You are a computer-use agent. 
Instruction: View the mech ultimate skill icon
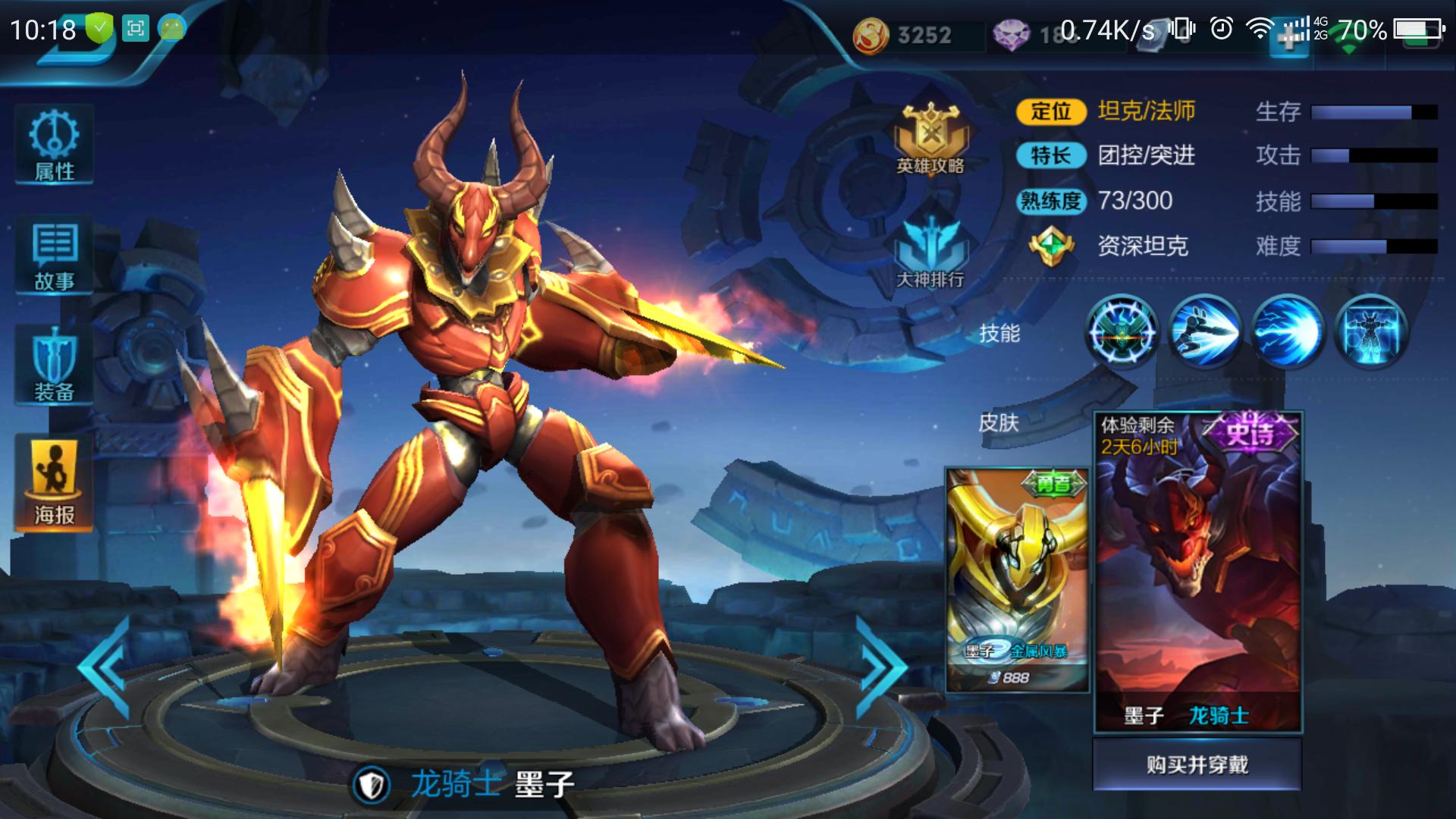[1370, 332]
